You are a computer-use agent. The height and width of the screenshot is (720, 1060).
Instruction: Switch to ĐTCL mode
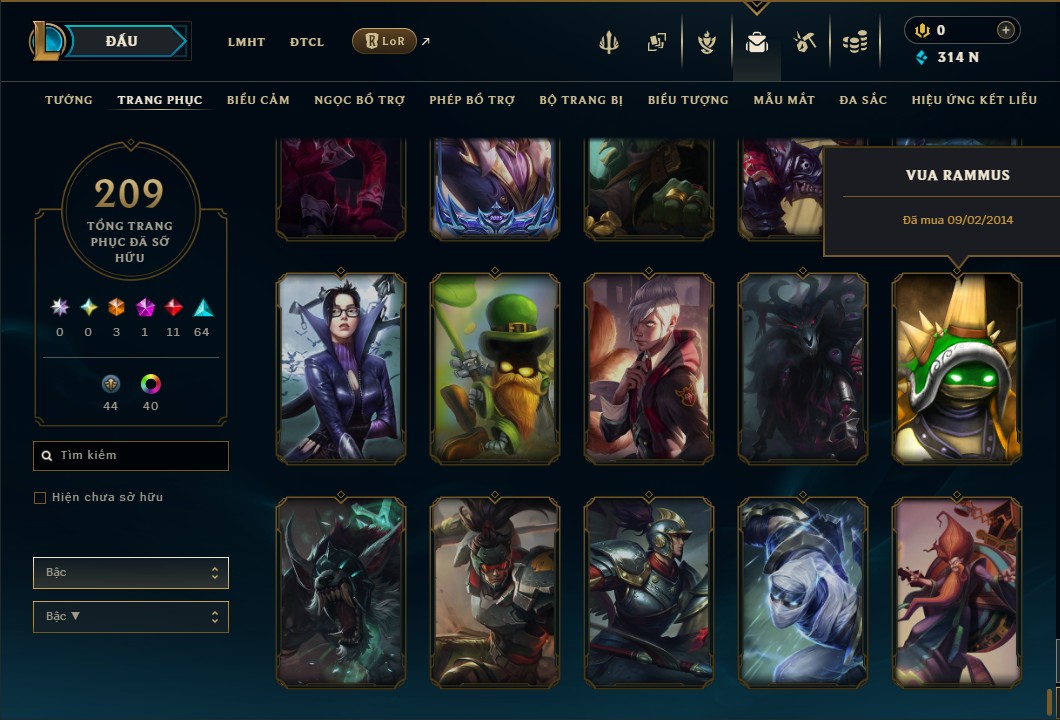(x=307, y=42)
